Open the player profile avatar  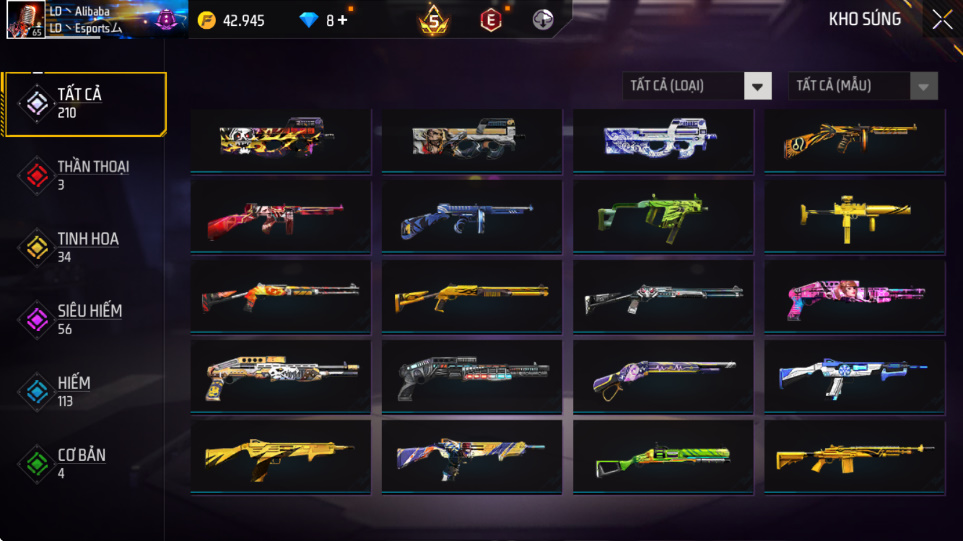23,20
